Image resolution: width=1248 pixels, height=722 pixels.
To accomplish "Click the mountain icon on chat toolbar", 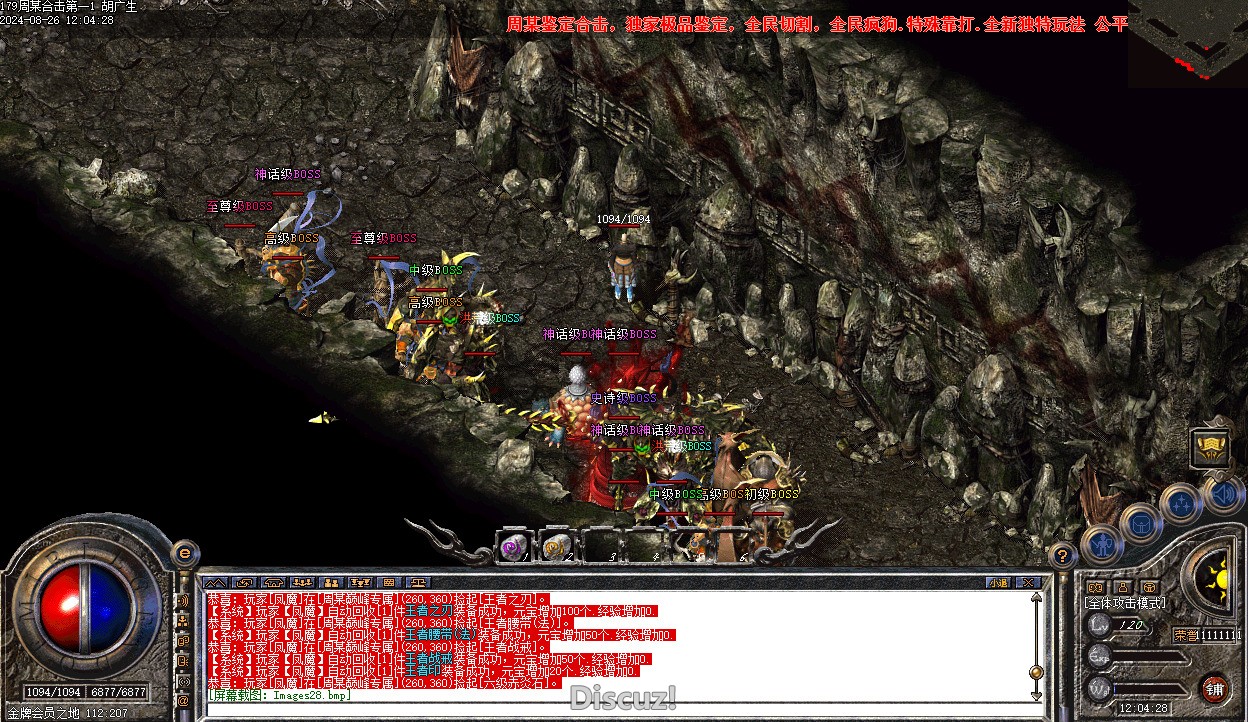I will click(216, 582).
